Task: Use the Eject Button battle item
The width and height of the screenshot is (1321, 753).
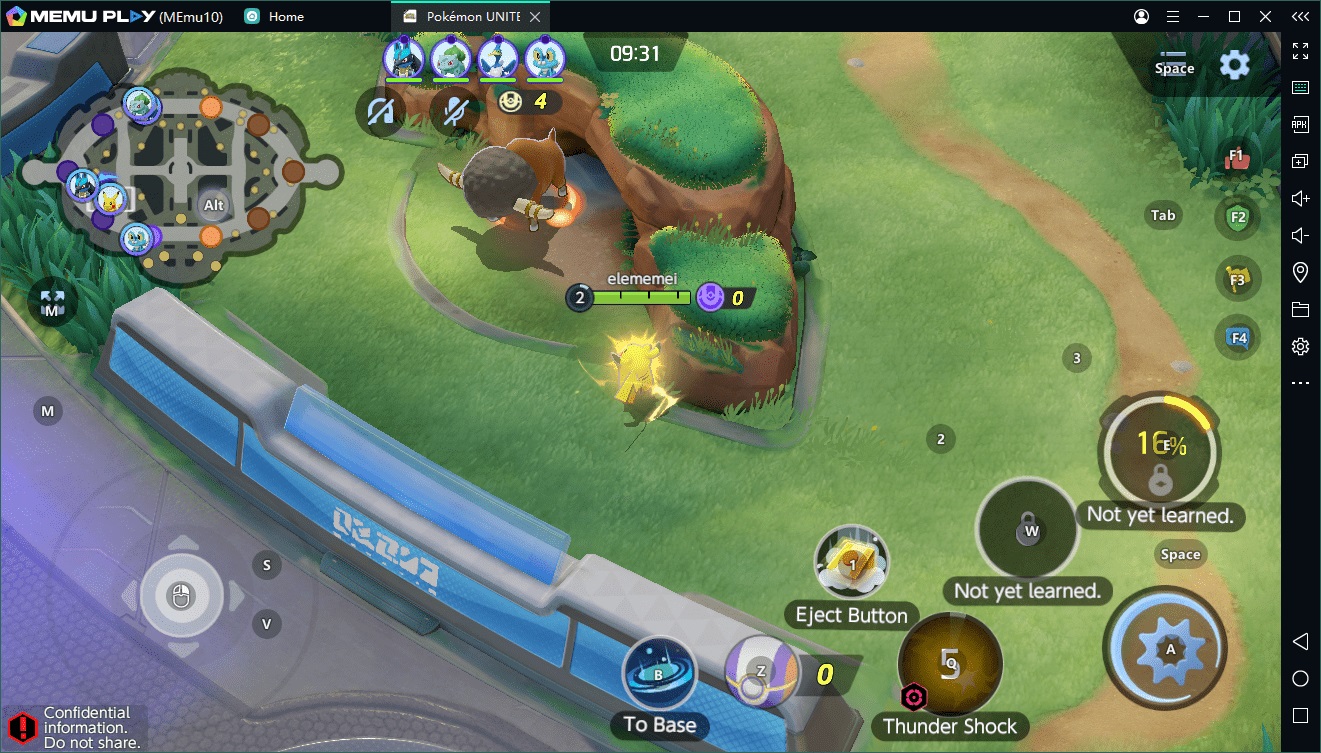Action: (851, 564)
